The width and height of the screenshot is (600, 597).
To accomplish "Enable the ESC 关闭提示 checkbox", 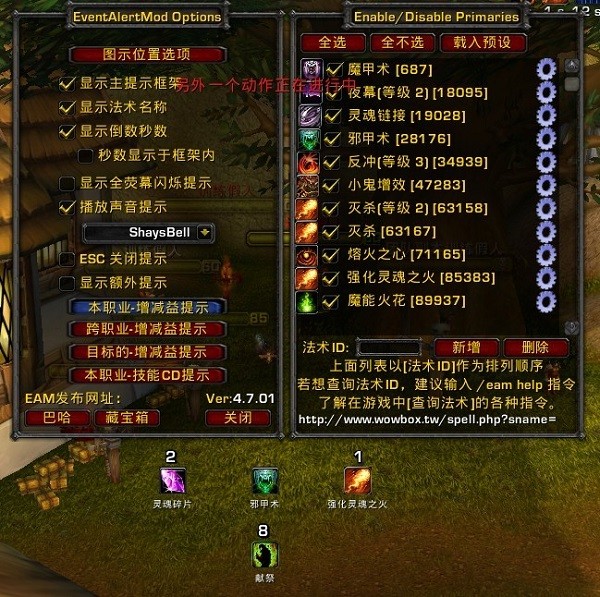I will coord(67,259).
